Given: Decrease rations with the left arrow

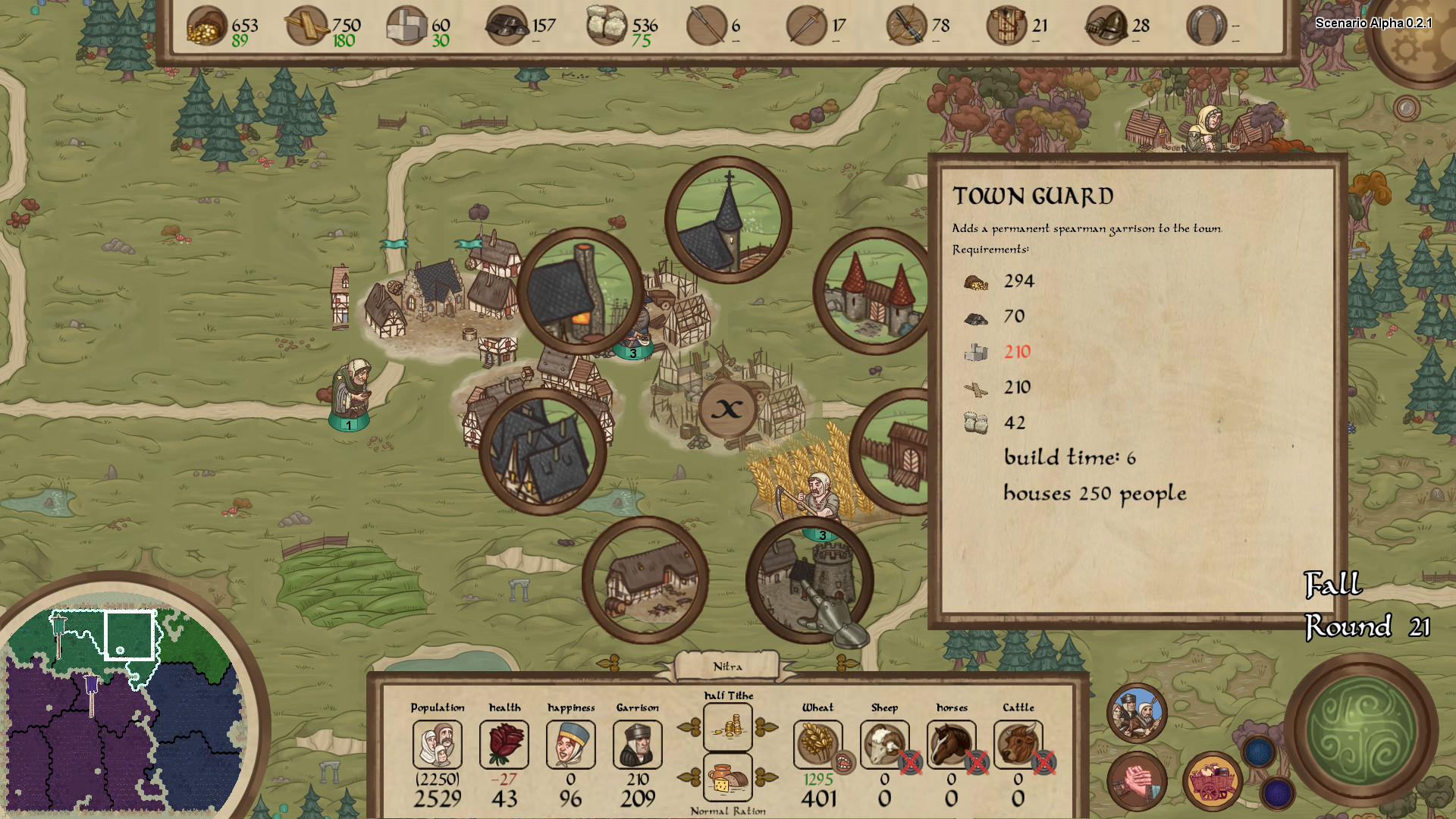Looking at the screenshot, I should point(689,777).
